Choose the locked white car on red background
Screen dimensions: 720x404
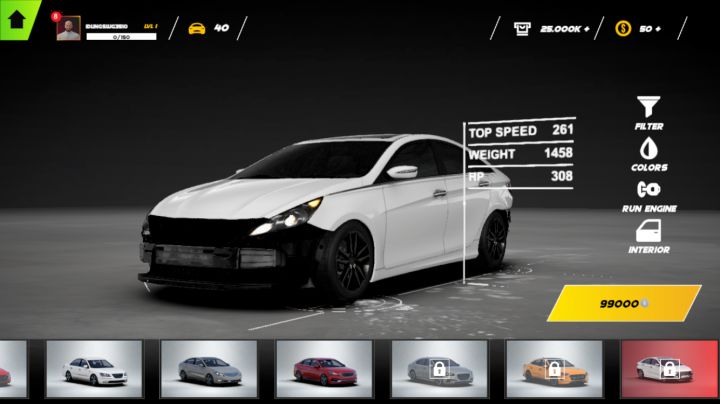[x=669, y=370]
